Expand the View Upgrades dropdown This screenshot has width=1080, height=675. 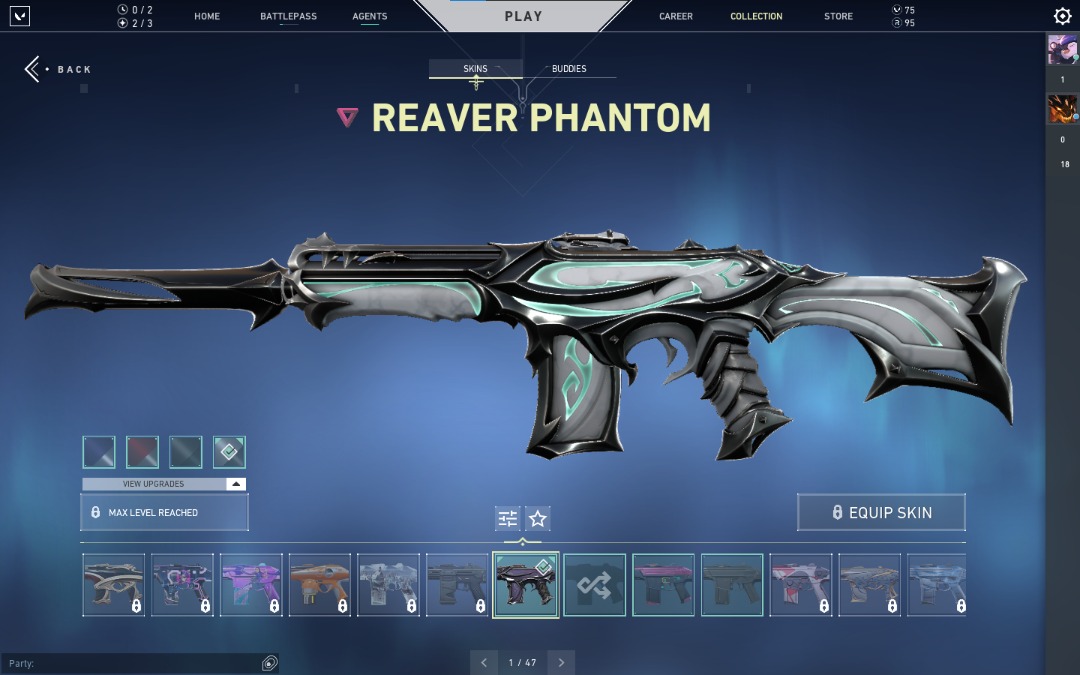pyautogui.click(x=164, y=484)
